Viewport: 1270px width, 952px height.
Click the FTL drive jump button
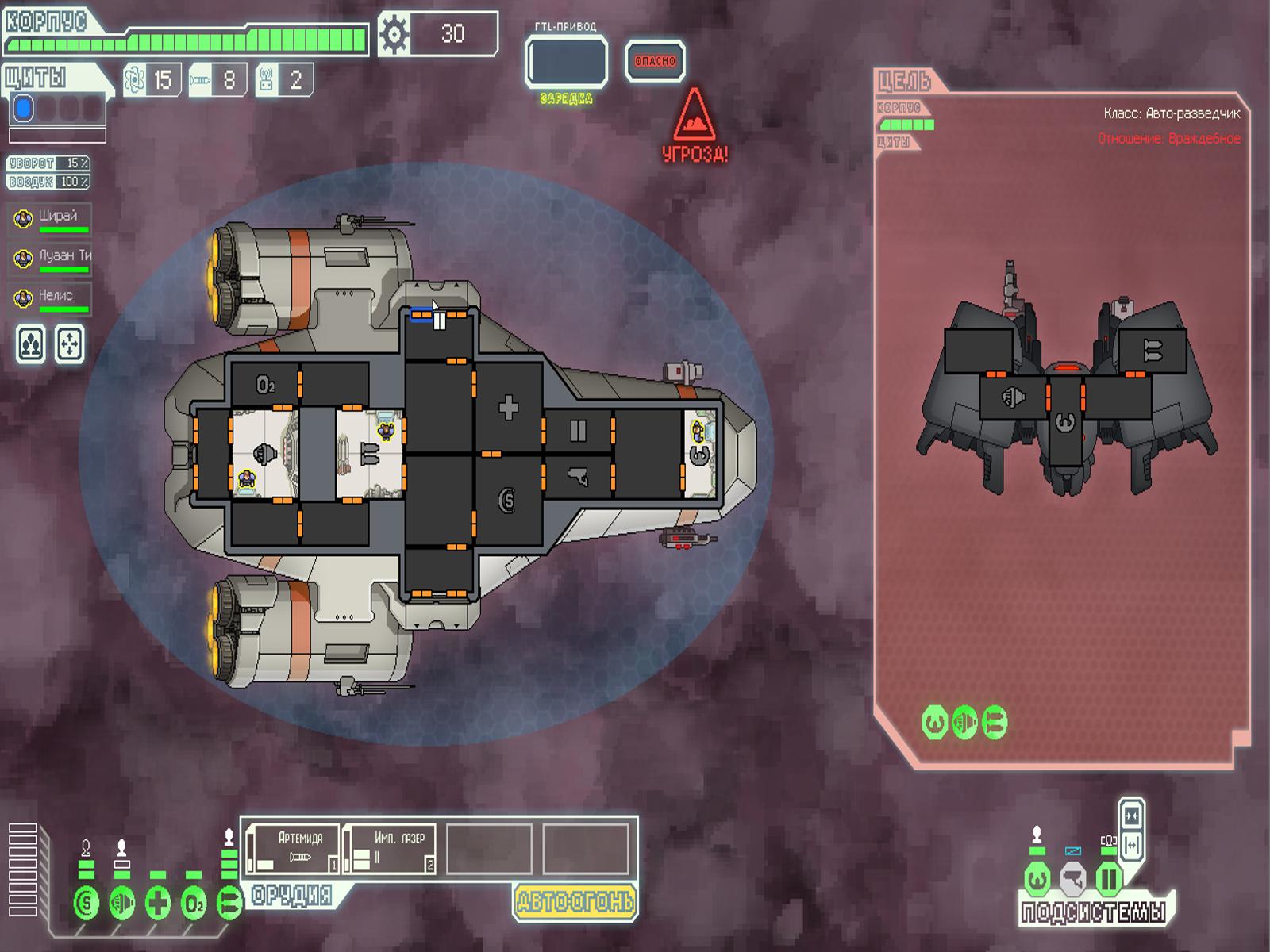566,61
